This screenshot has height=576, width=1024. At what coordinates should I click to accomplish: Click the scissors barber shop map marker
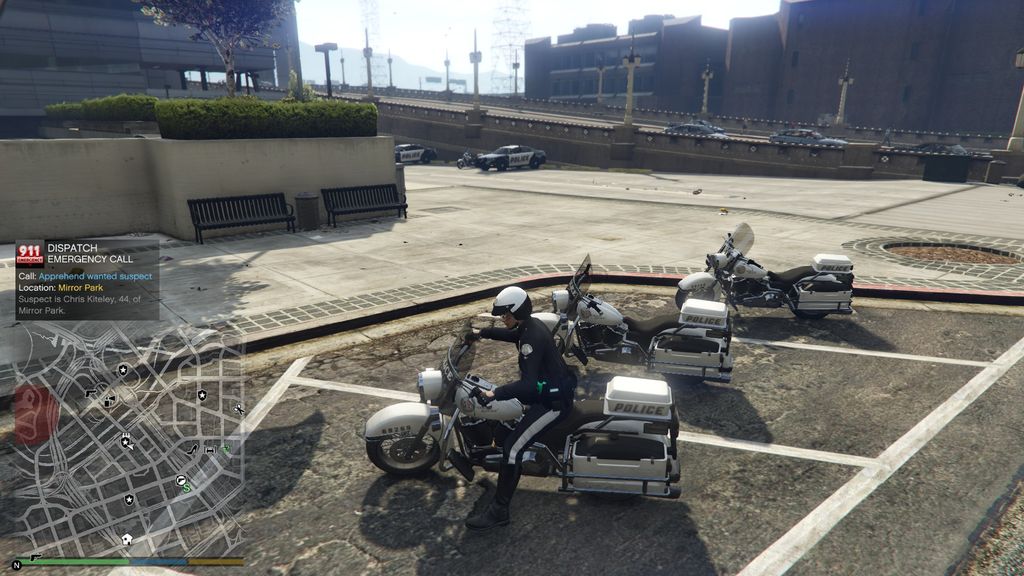(x=238, y=409)
